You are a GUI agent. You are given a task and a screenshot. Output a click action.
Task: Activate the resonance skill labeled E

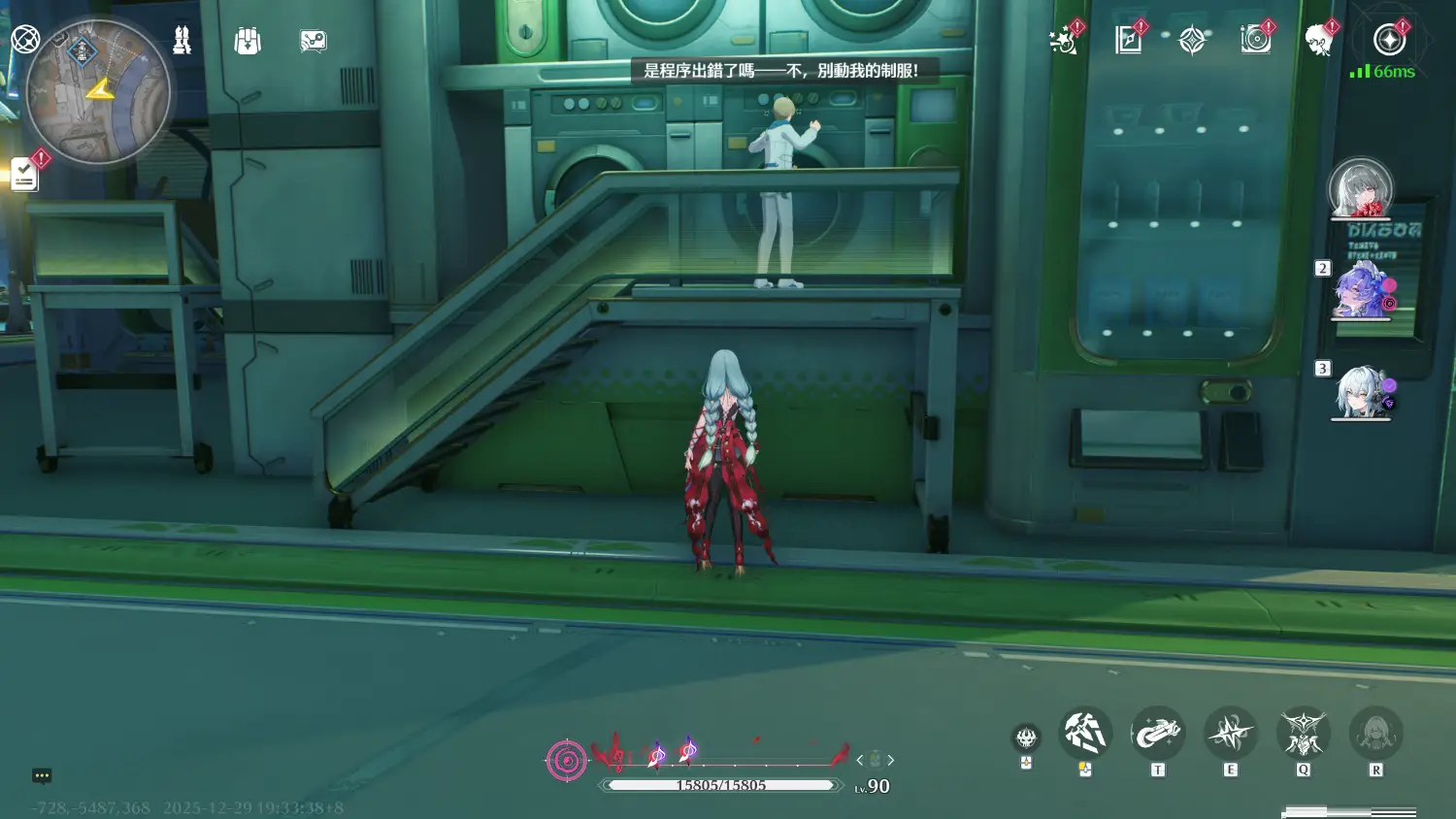coord(1230,733)
